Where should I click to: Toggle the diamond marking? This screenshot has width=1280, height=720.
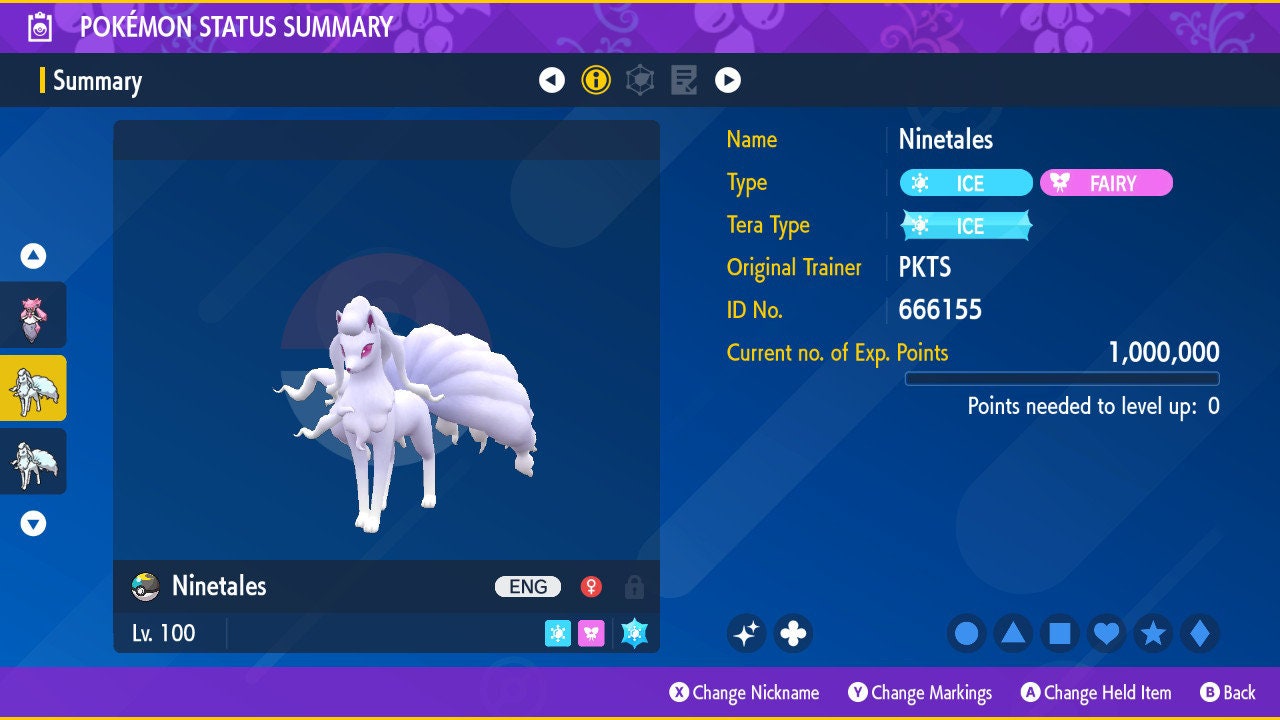[x=1200, y=633]
